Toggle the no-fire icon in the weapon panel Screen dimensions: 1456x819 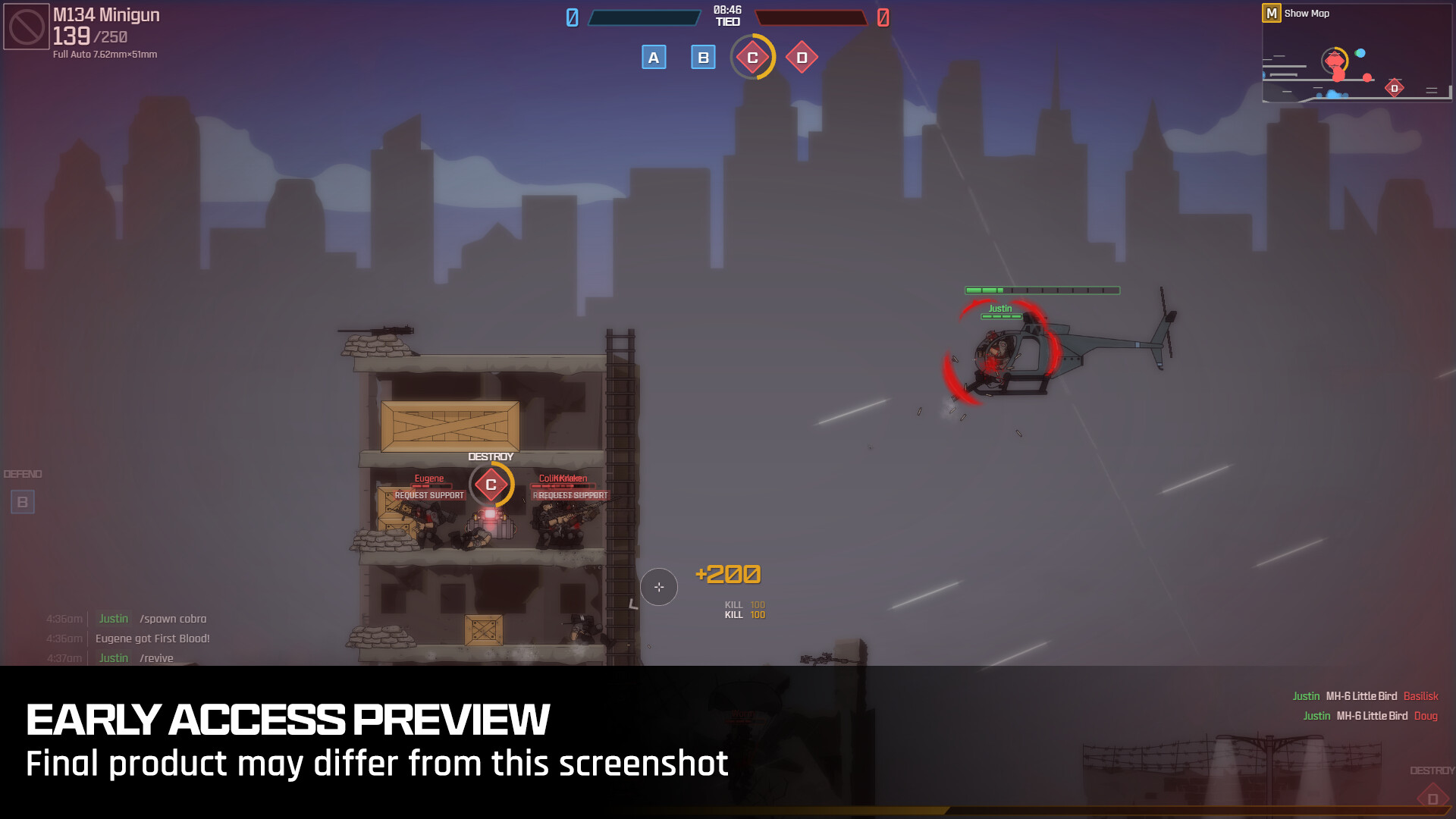[x=26, y=27]
